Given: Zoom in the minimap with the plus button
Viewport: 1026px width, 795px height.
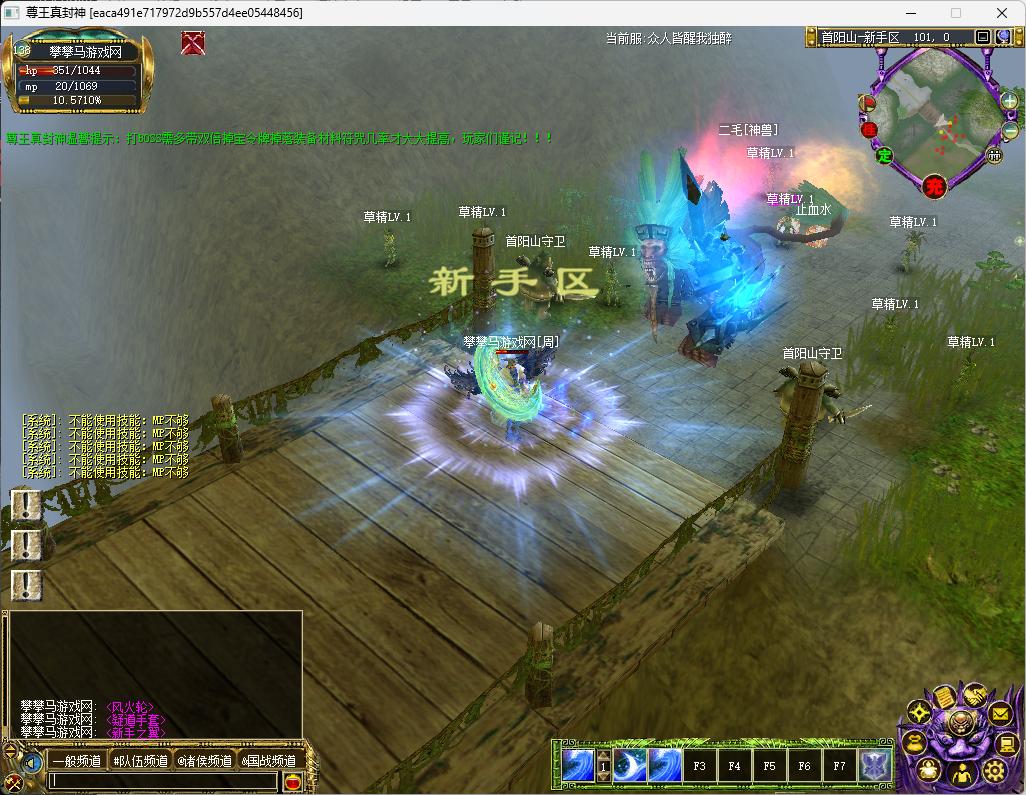Looking at the screenshot, I should click(x=1009, y=101).
